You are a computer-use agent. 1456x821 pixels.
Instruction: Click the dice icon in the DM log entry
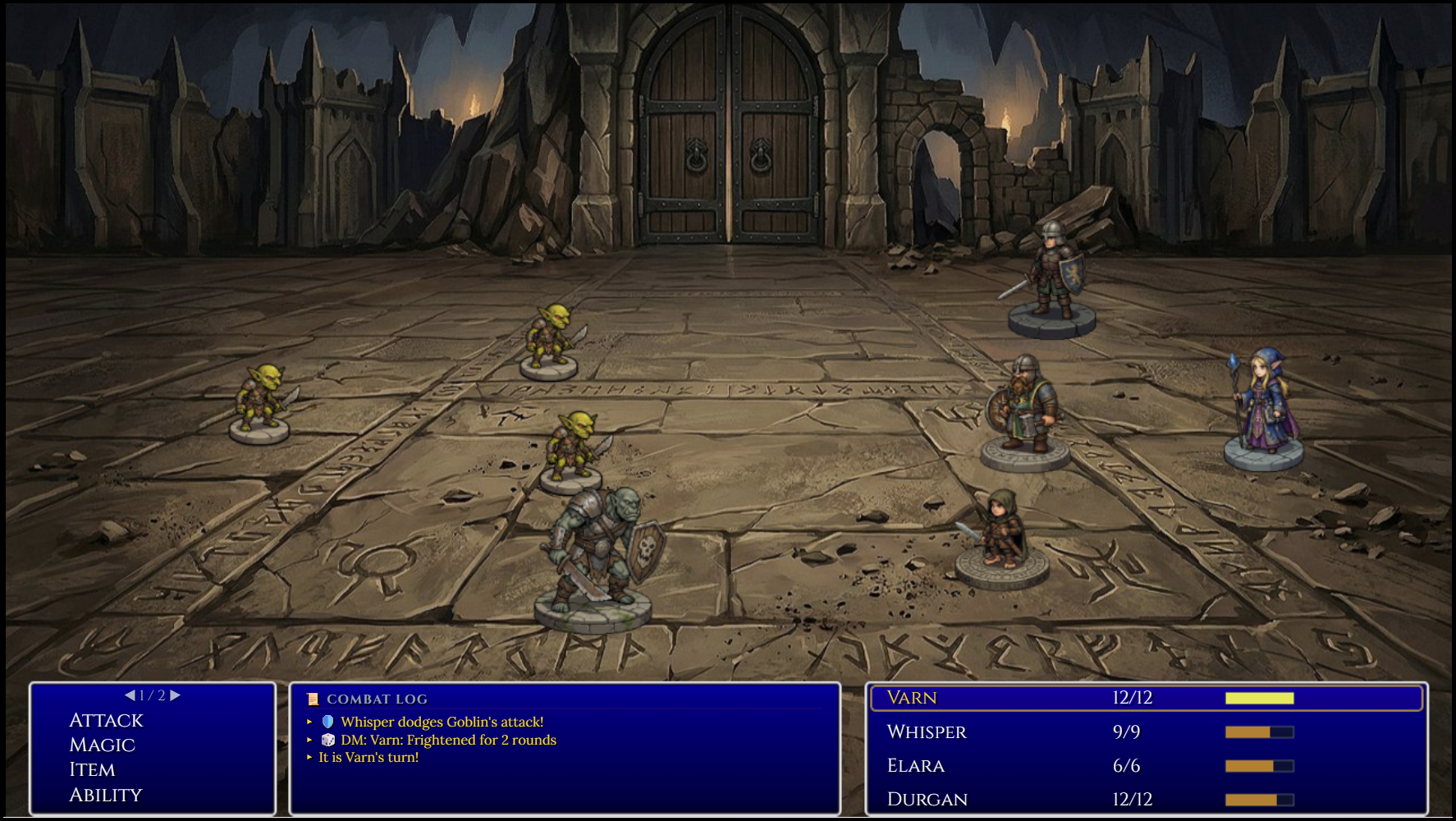(x=327, y=740)
